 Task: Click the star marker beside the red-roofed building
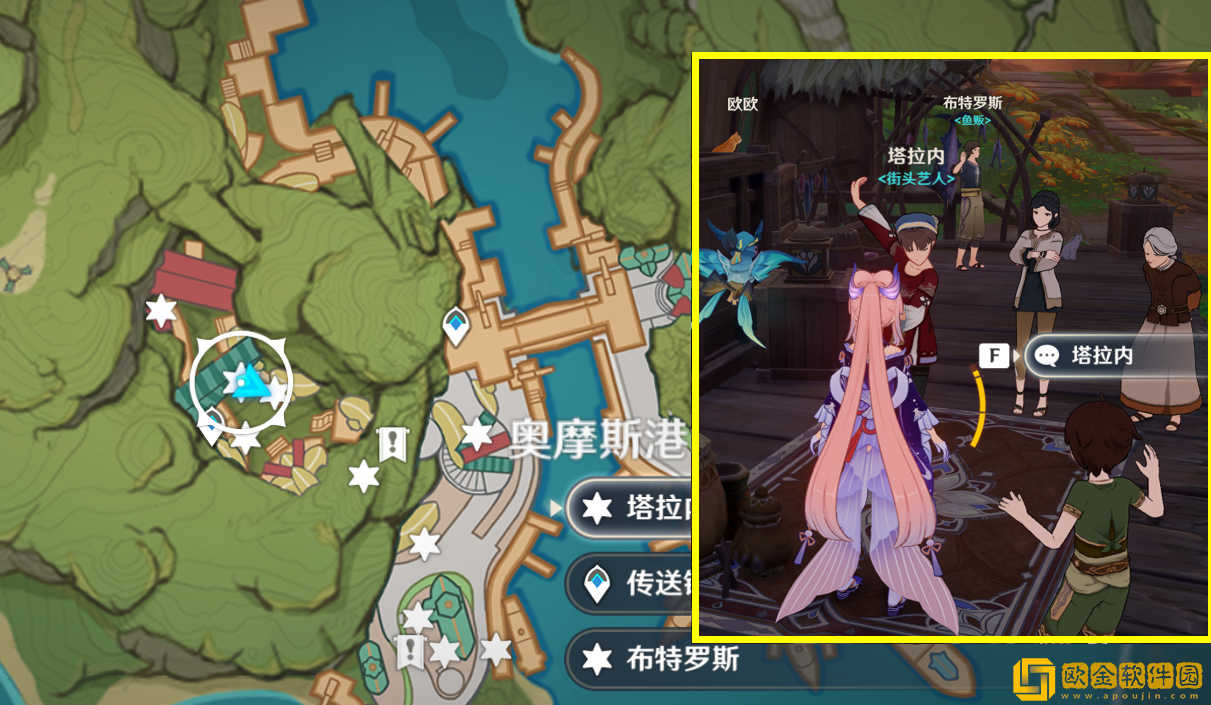[160, 310]
